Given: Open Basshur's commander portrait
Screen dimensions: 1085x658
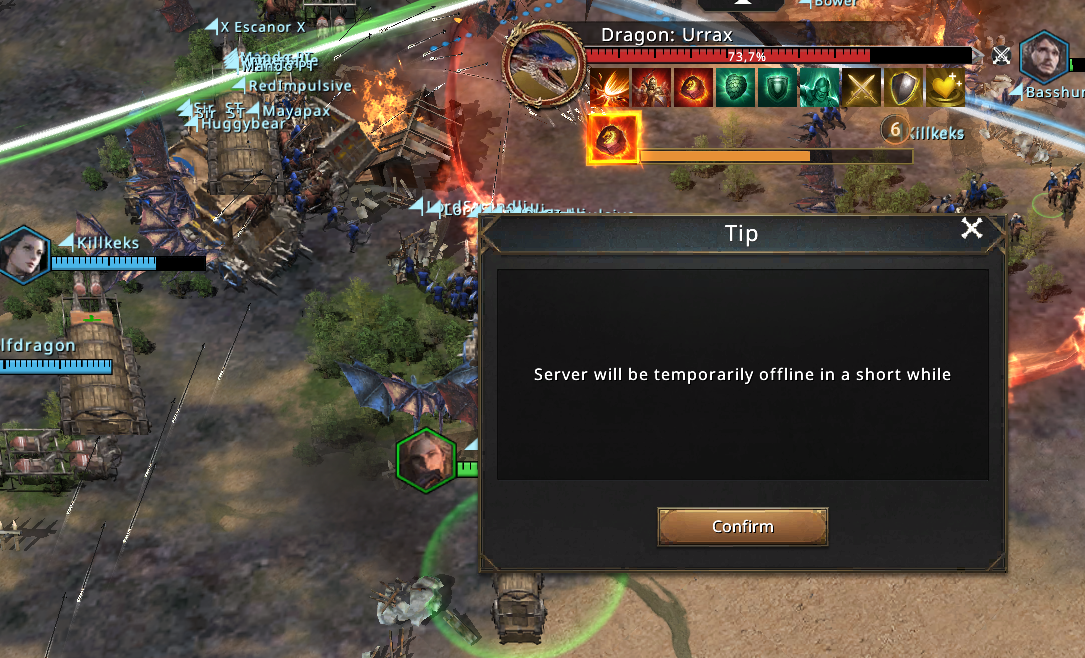Looking at the screenshot, I should pyautogui.click(x=1043, y=57).
